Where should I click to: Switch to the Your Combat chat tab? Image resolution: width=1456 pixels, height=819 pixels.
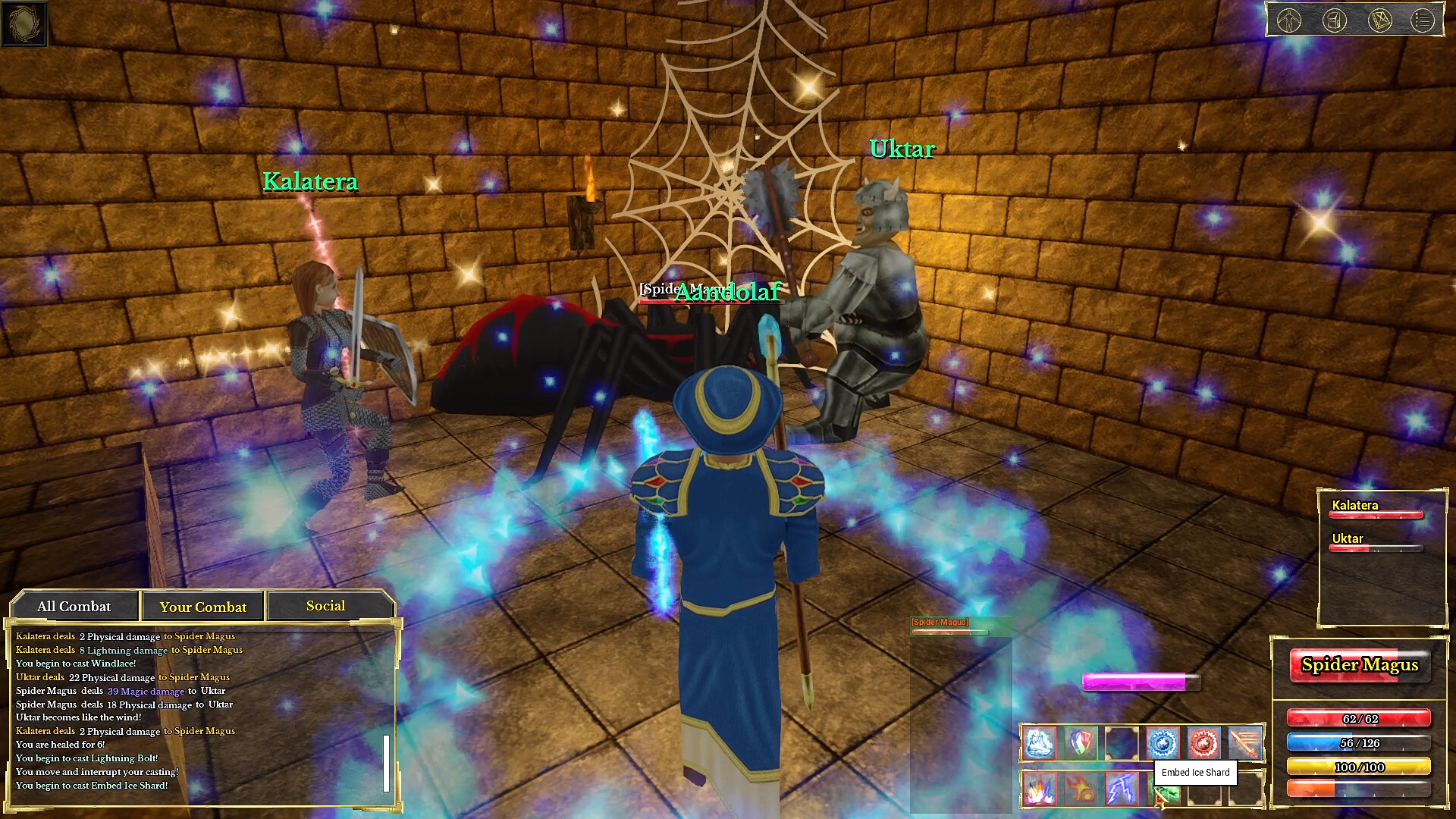(202, 606)
